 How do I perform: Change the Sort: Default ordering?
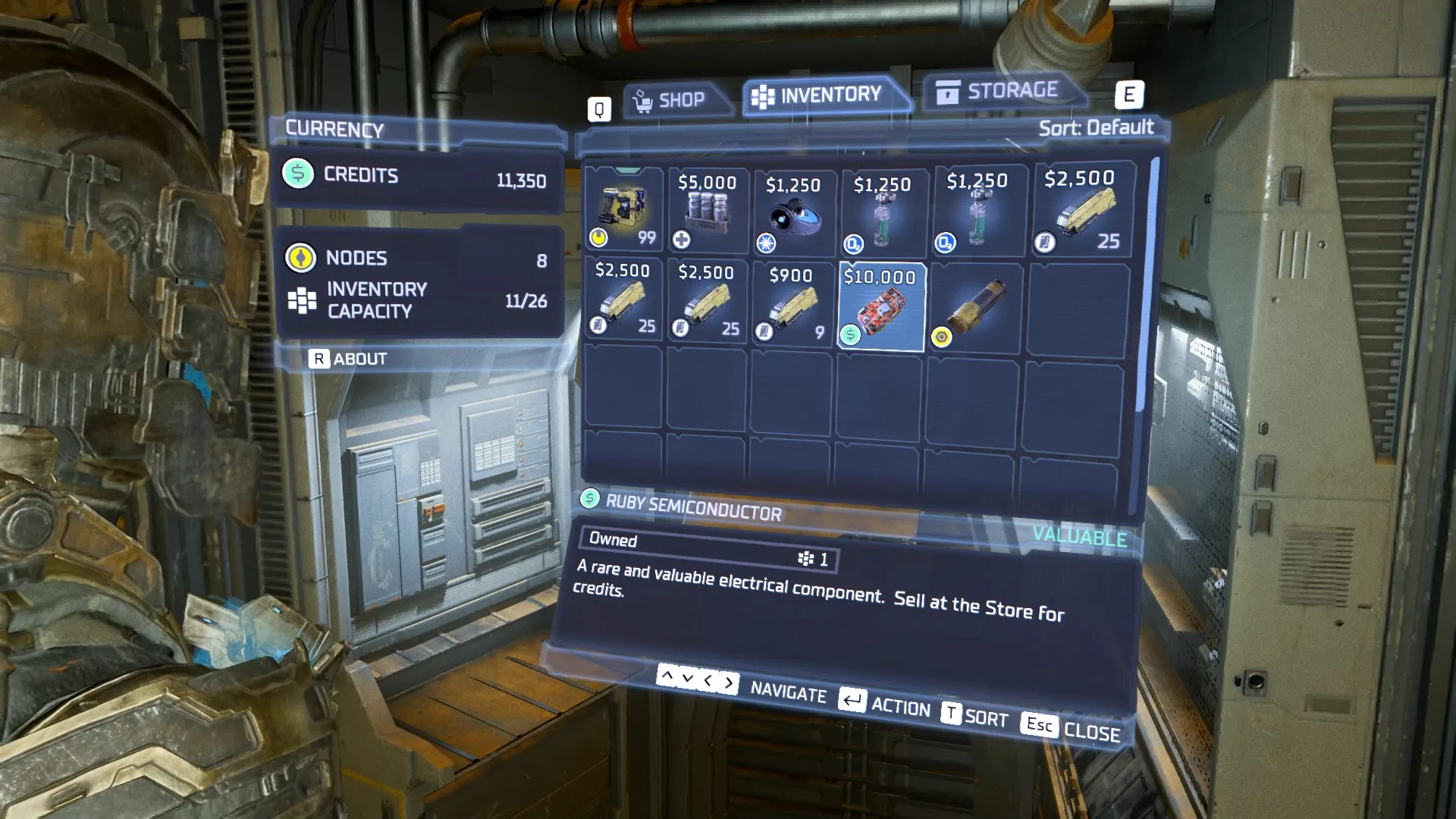coord(1095,127)
